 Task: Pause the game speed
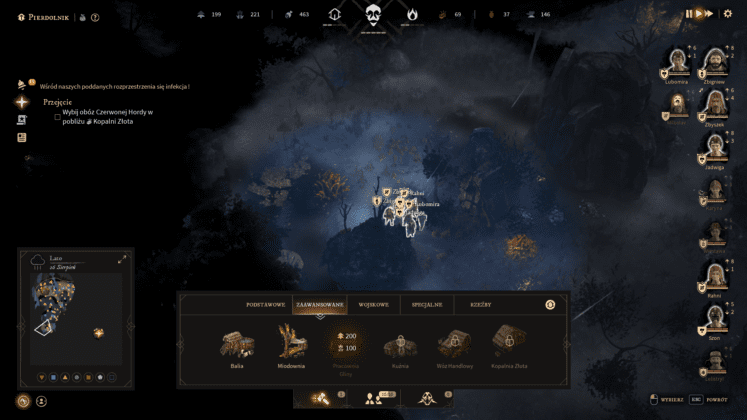pos(689,13)
